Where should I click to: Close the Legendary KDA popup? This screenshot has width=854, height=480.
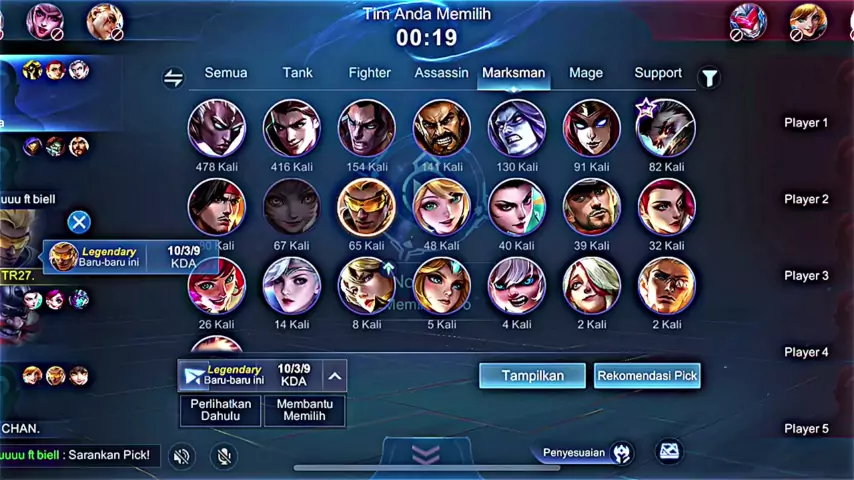point(79,222)
